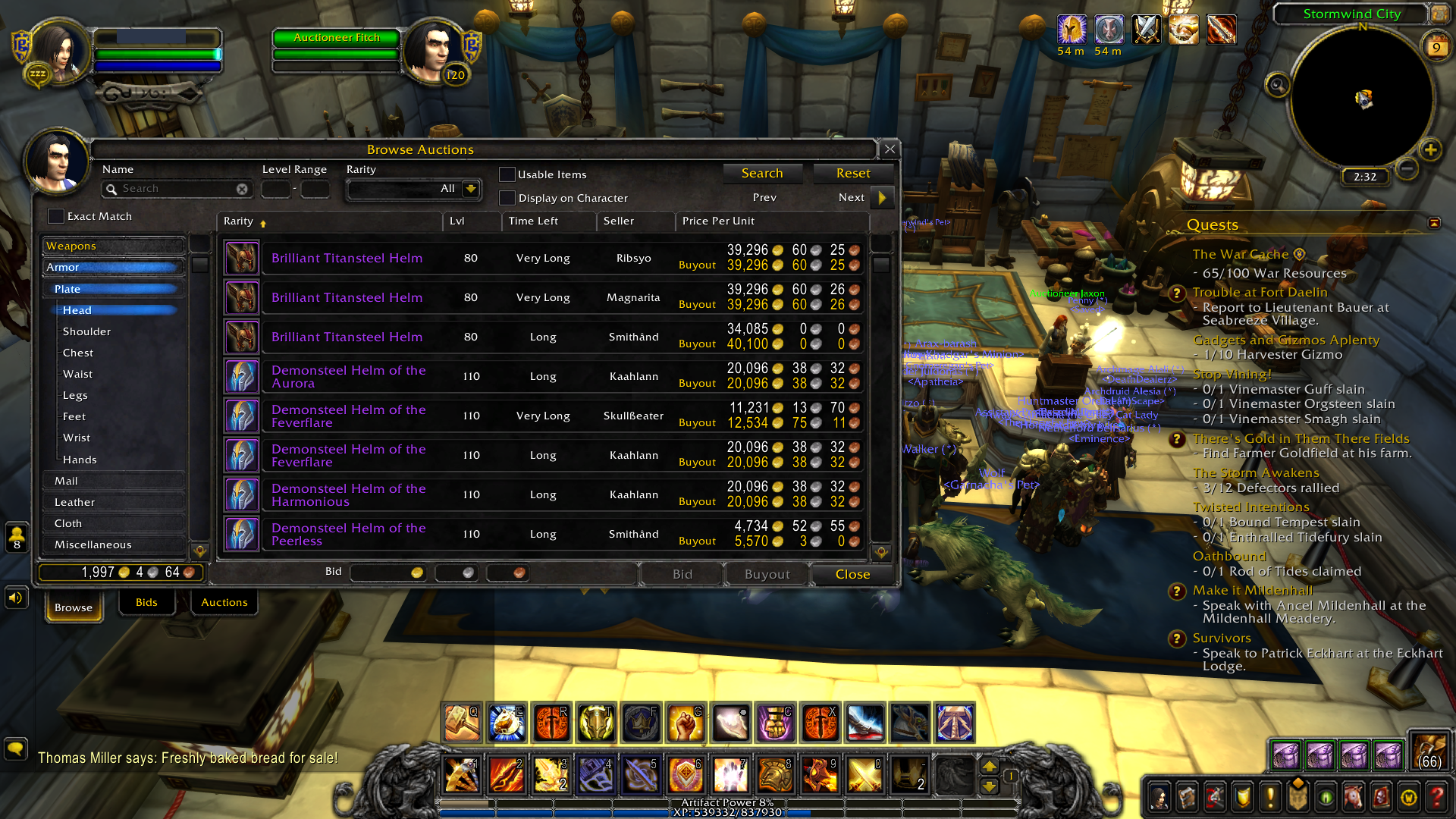This screenshot has width=1456, height=819.
Task: Sort listings by Time Left column
Action: [533, 221]
